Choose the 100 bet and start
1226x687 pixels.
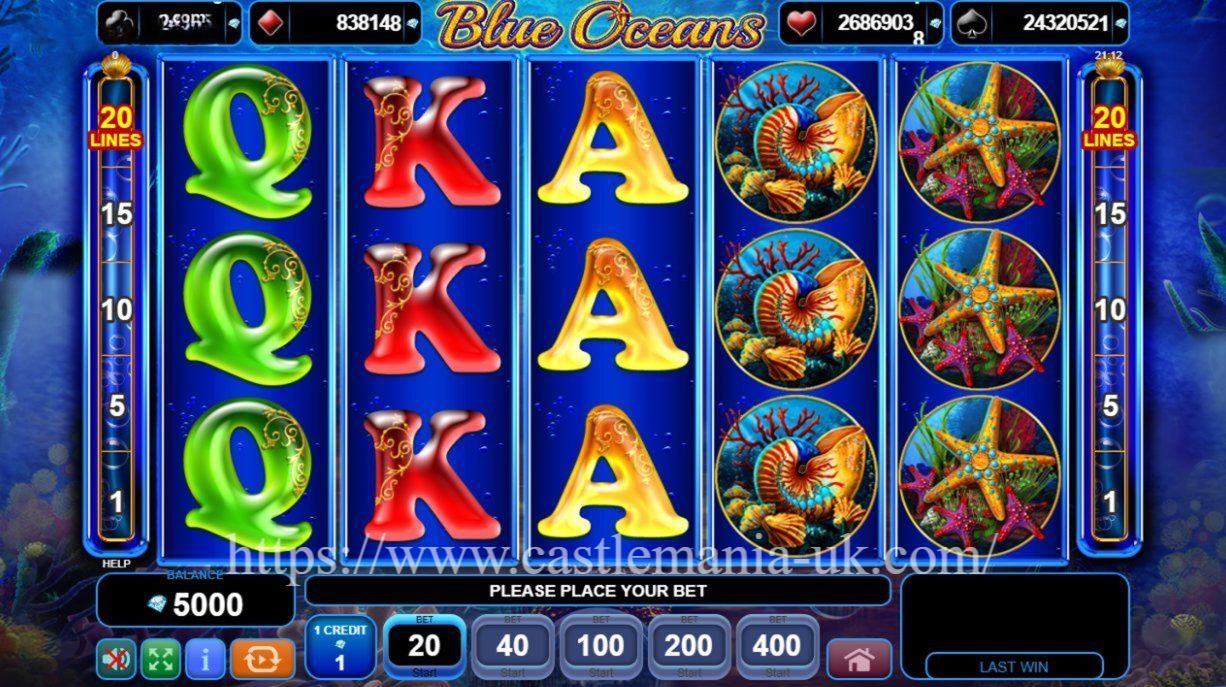[600, 647]
